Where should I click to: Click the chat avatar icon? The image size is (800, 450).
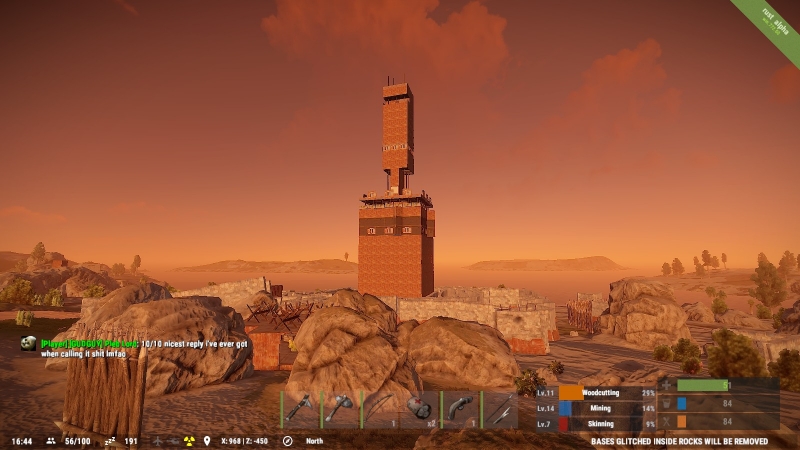click(28, 343)
